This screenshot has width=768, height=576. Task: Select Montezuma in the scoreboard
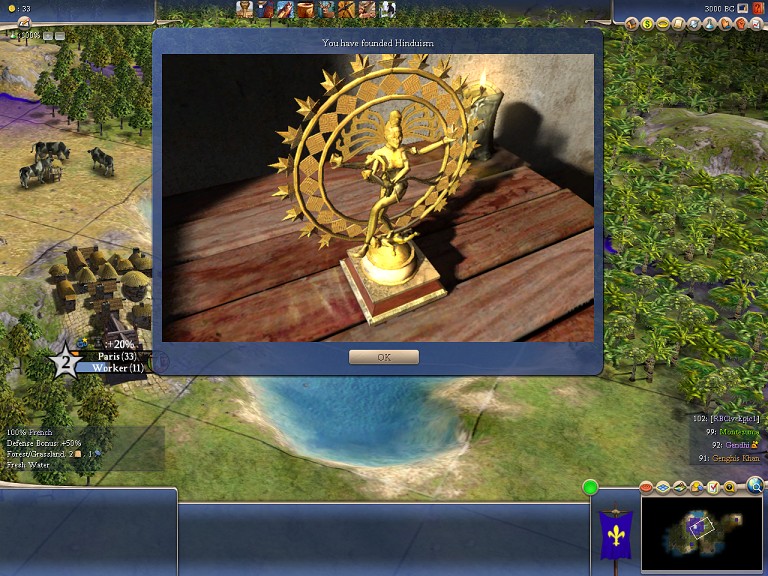click(x=740, y=430)
